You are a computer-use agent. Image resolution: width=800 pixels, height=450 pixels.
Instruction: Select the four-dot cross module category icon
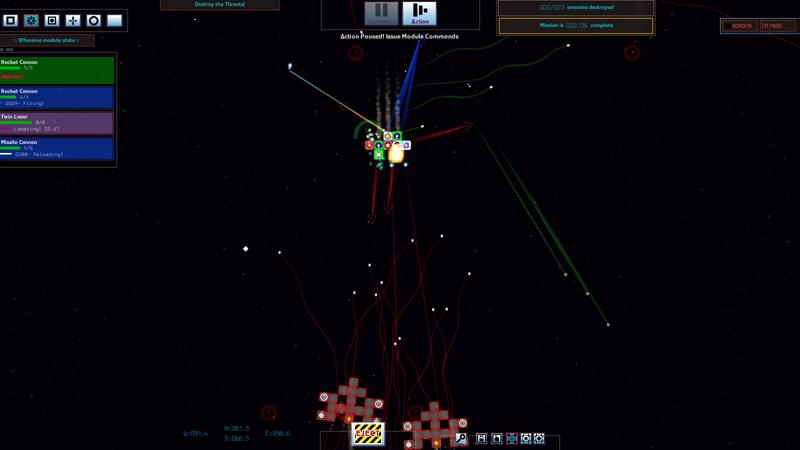[73, 20]
